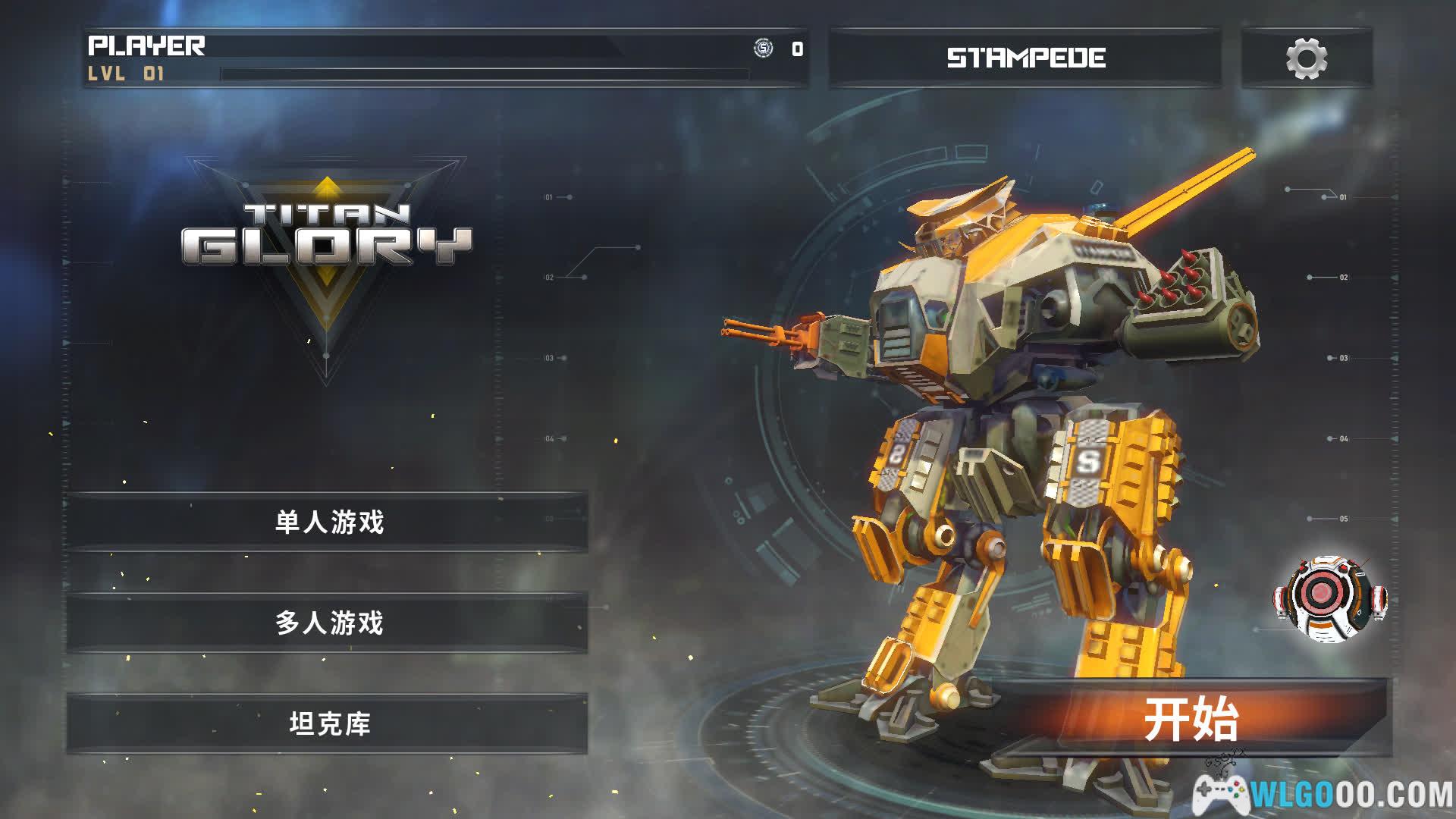
Task: Open the 坦克库 tank garage
Action: pyautogui.click(x=328, y=723)
